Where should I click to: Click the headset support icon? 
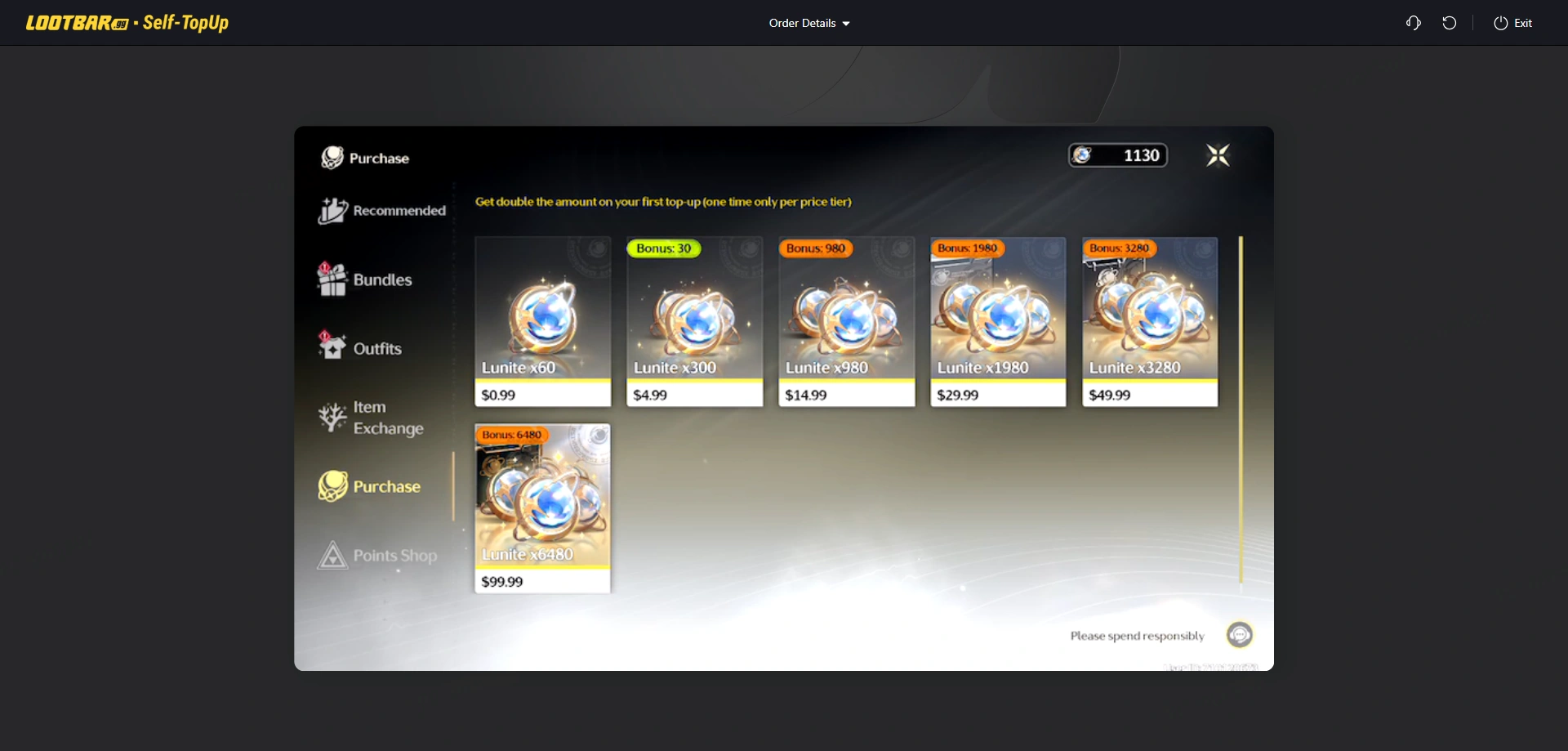point(1413,23)
